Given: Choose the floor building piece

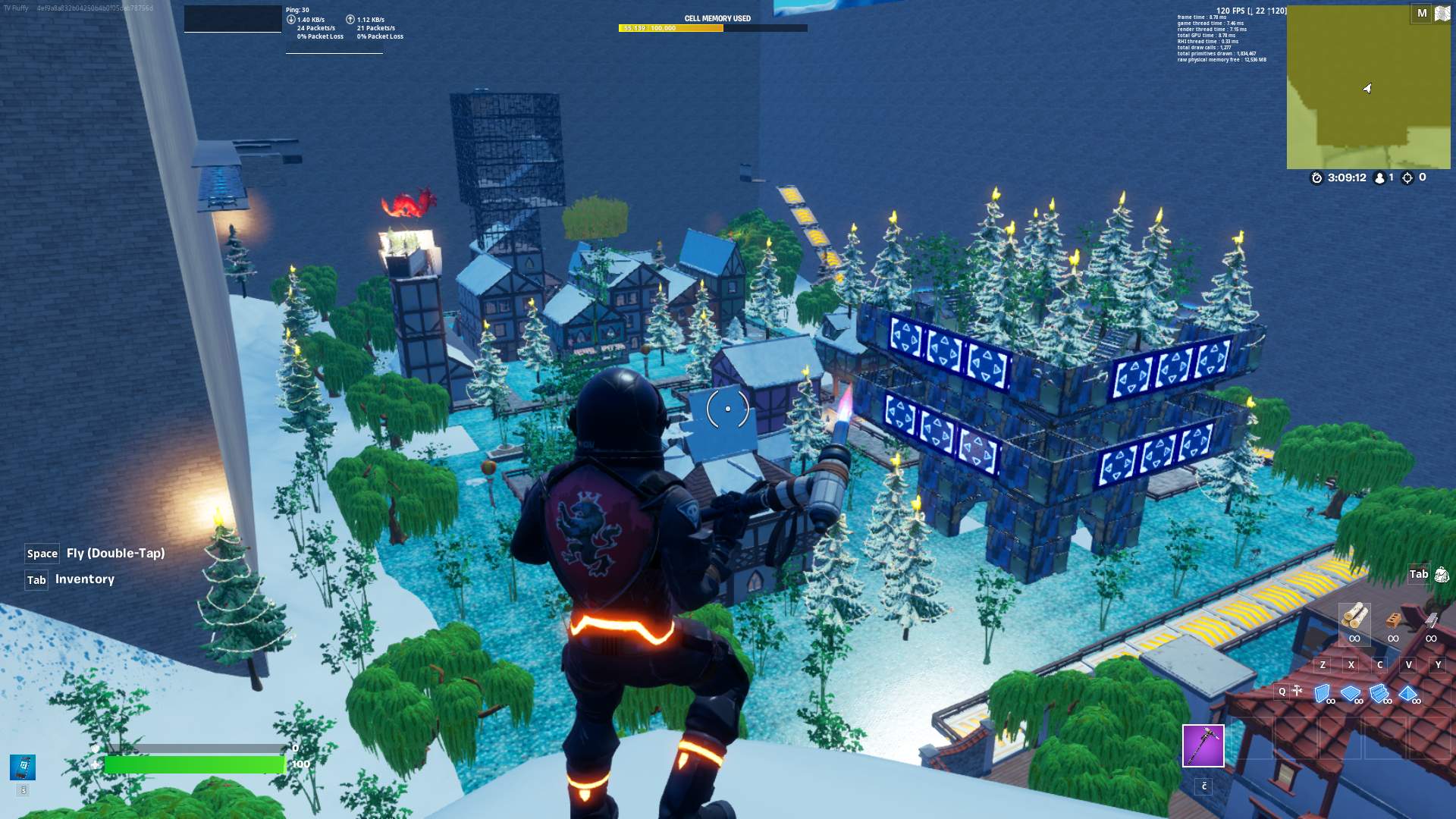Looking at the screenshot, I should coord(1351,693).
